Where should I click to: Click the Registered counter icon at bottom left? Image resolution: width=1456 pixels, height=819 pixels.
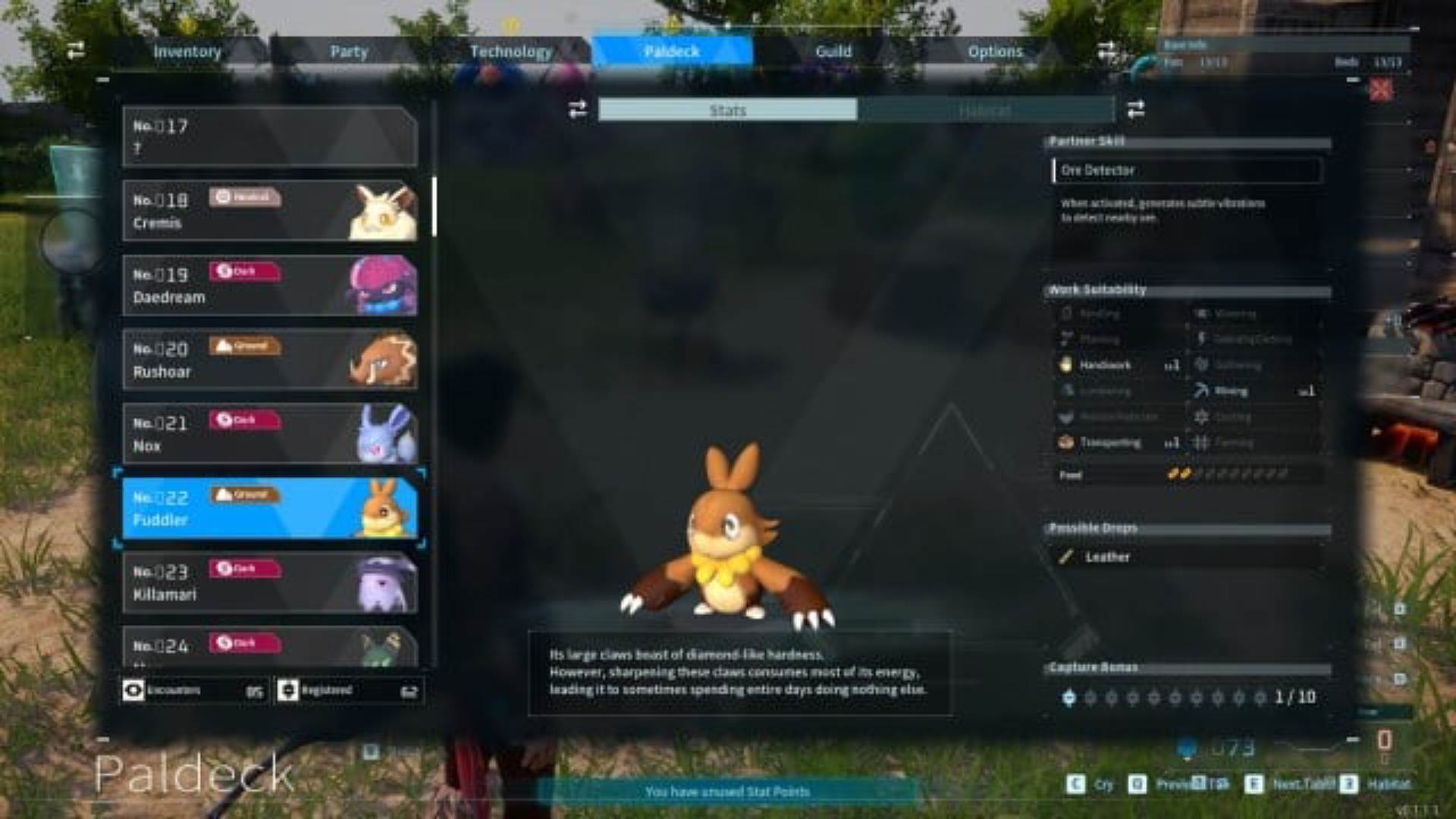(x=287, y=690)
